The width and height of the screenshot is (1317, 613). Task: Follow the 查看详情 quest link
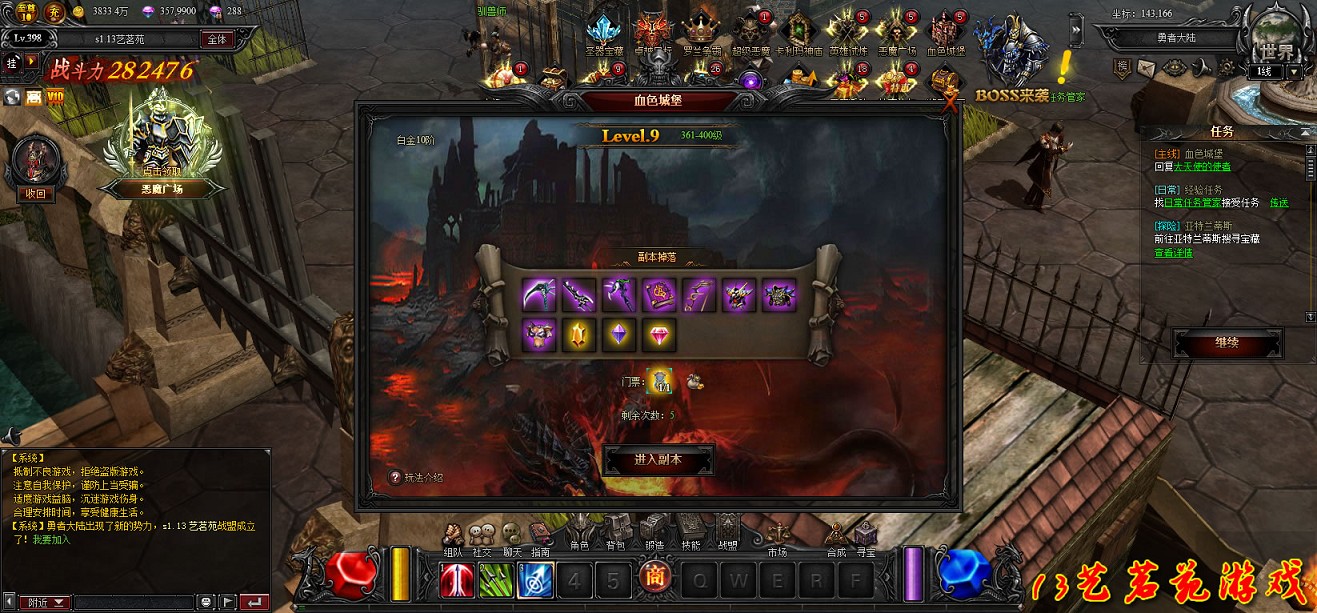[1172, 254]
